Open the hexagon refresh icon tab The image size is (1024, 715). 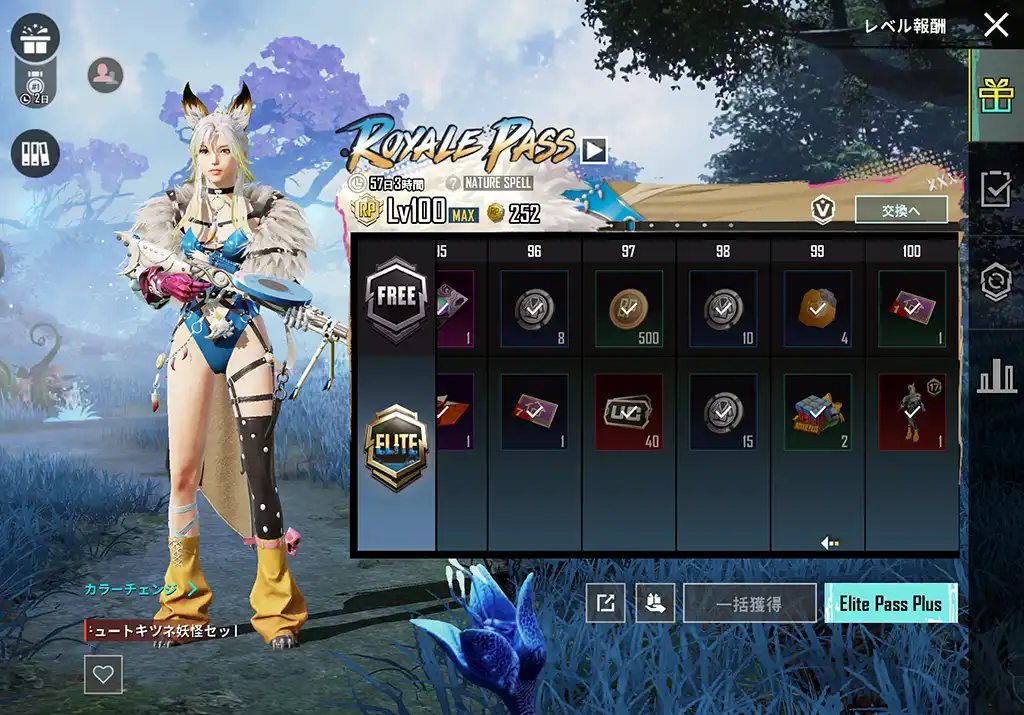(996, 282)
